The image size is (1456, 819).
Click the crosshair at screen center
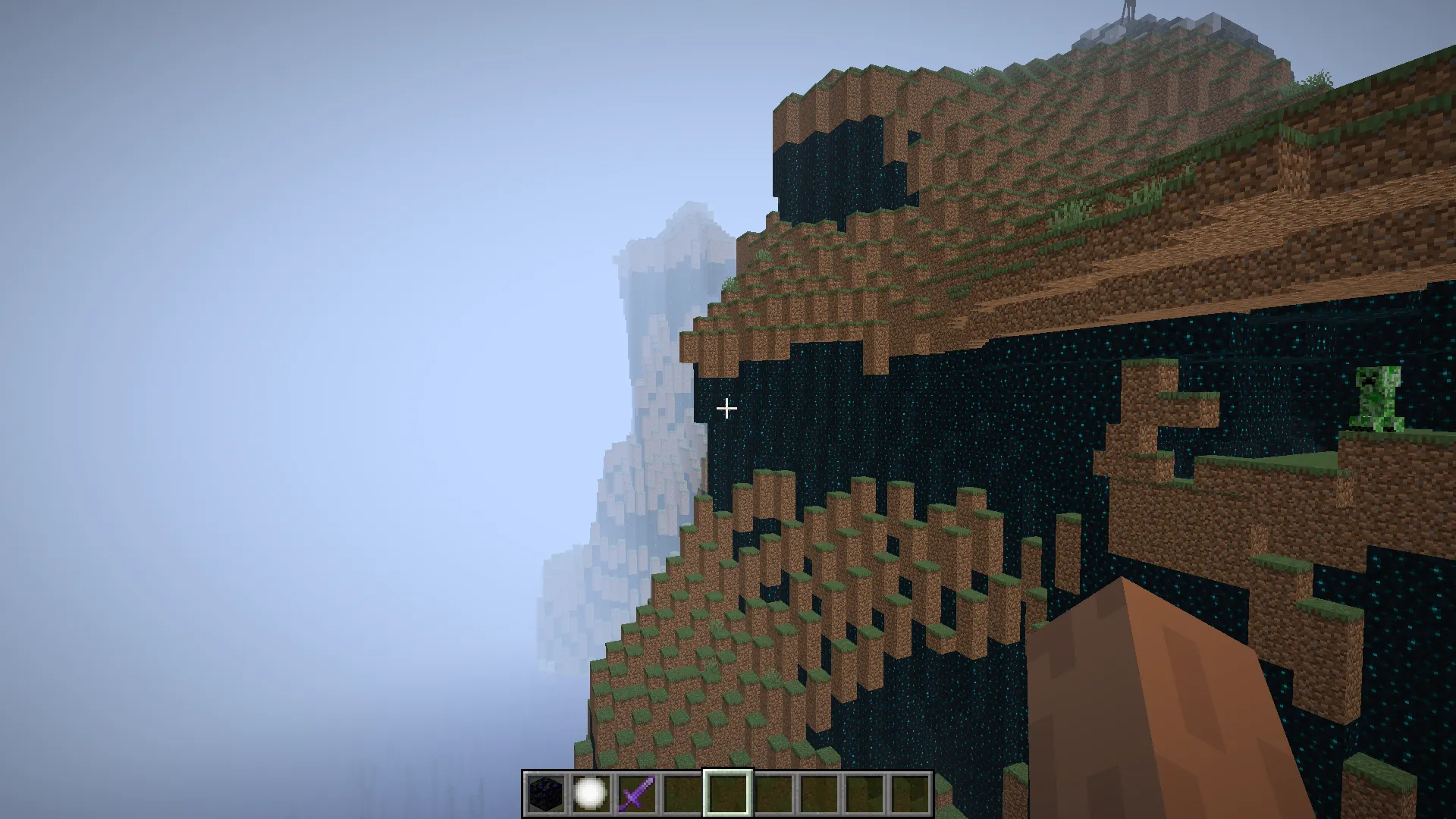(x=727, y=409)
